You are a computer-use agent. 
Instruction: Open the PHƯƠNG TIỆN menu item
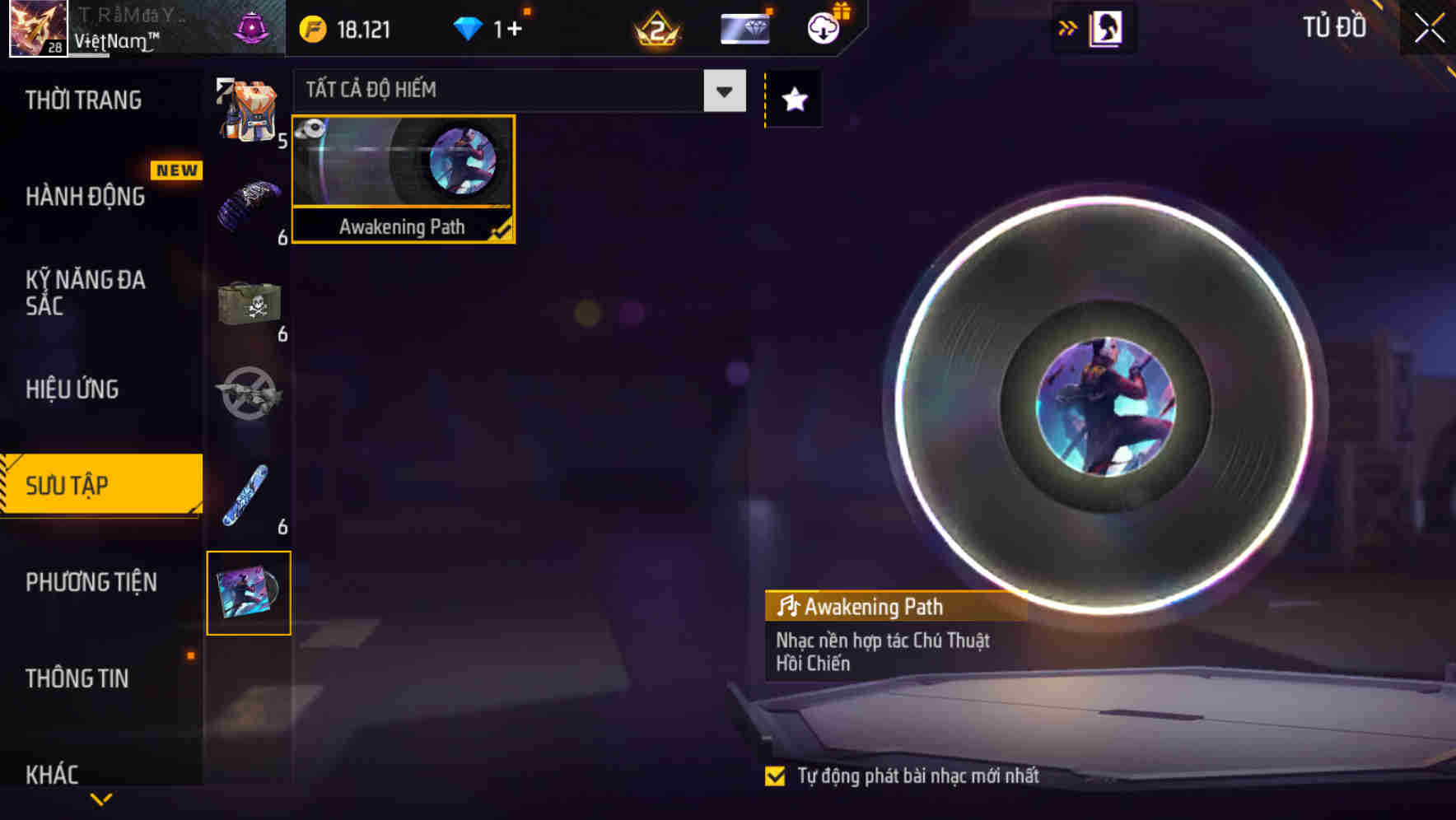(x=91, y=582)
